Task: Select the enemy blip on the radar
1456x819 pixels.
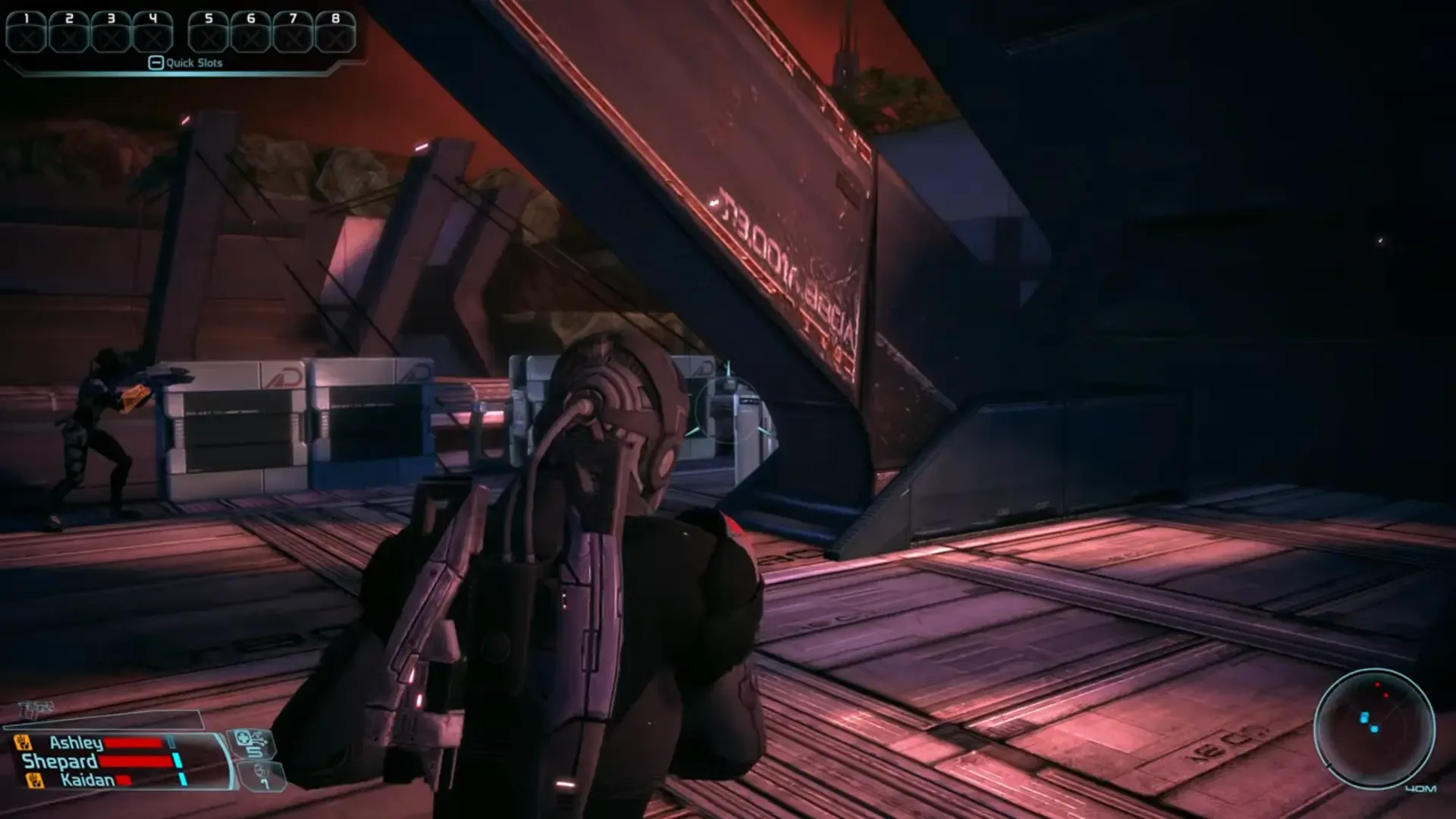Action: tap(1378, 684)
